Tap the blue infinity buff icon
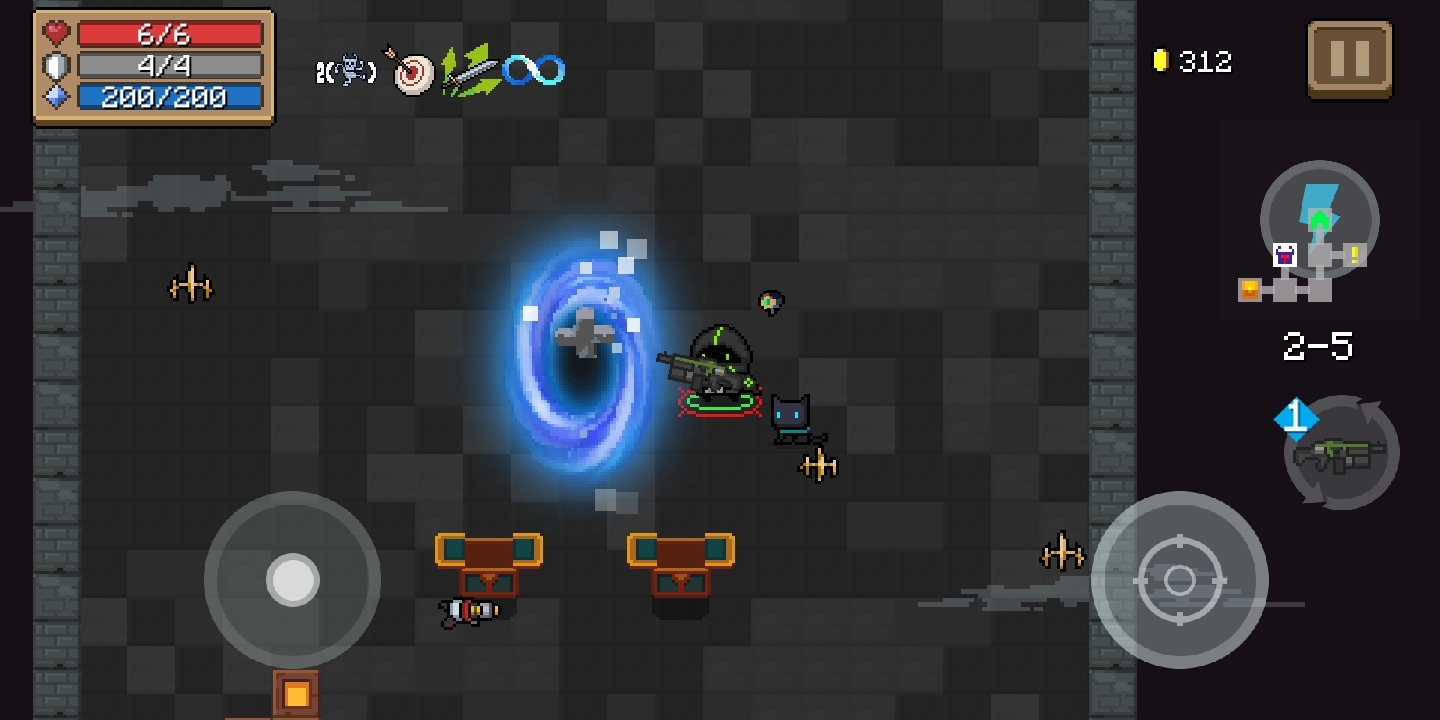The image size is (1440, 720). (x=533, y=70)
